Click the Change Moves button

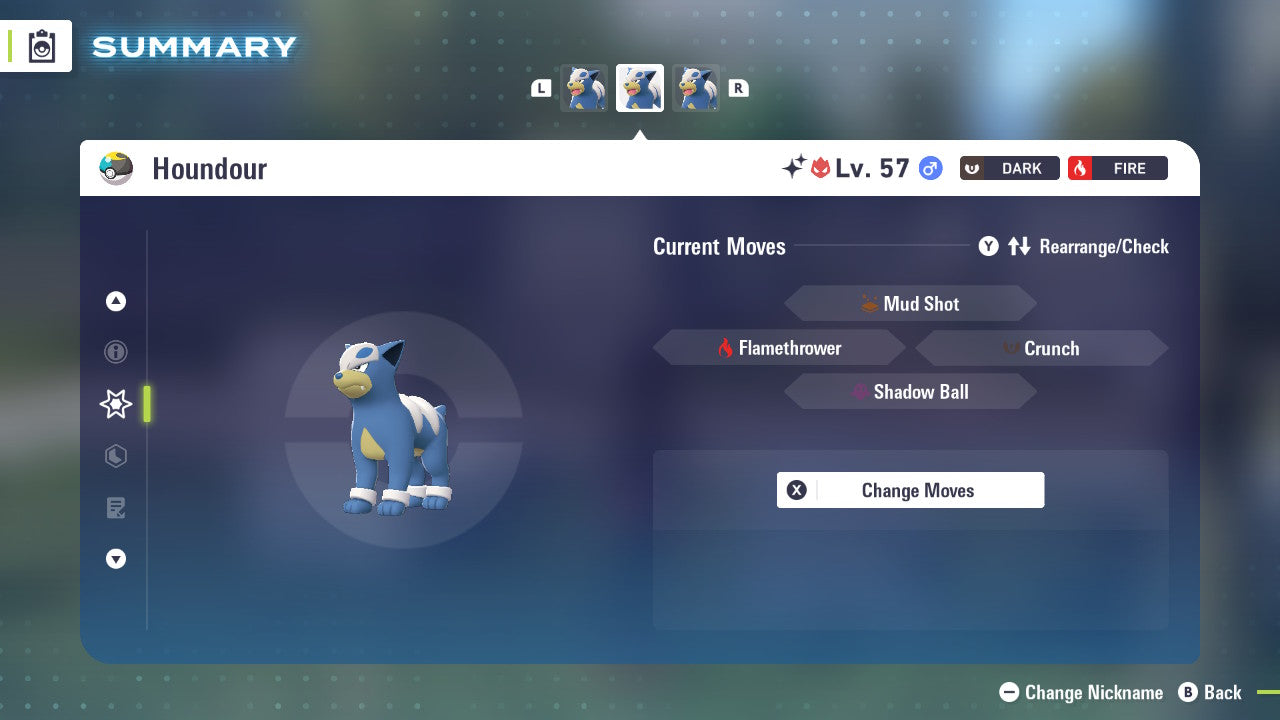click(x=910, y=490)
